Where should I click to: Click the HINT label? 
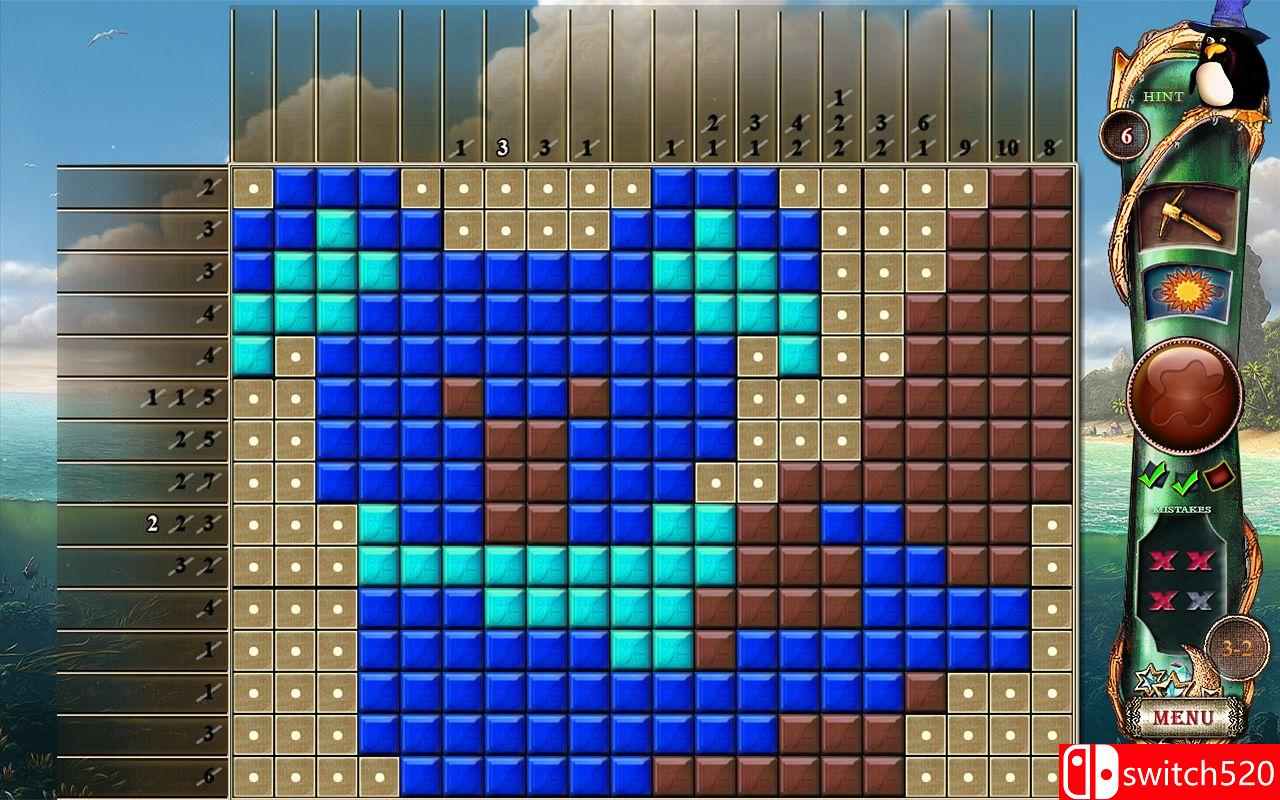pos(1163,96)
